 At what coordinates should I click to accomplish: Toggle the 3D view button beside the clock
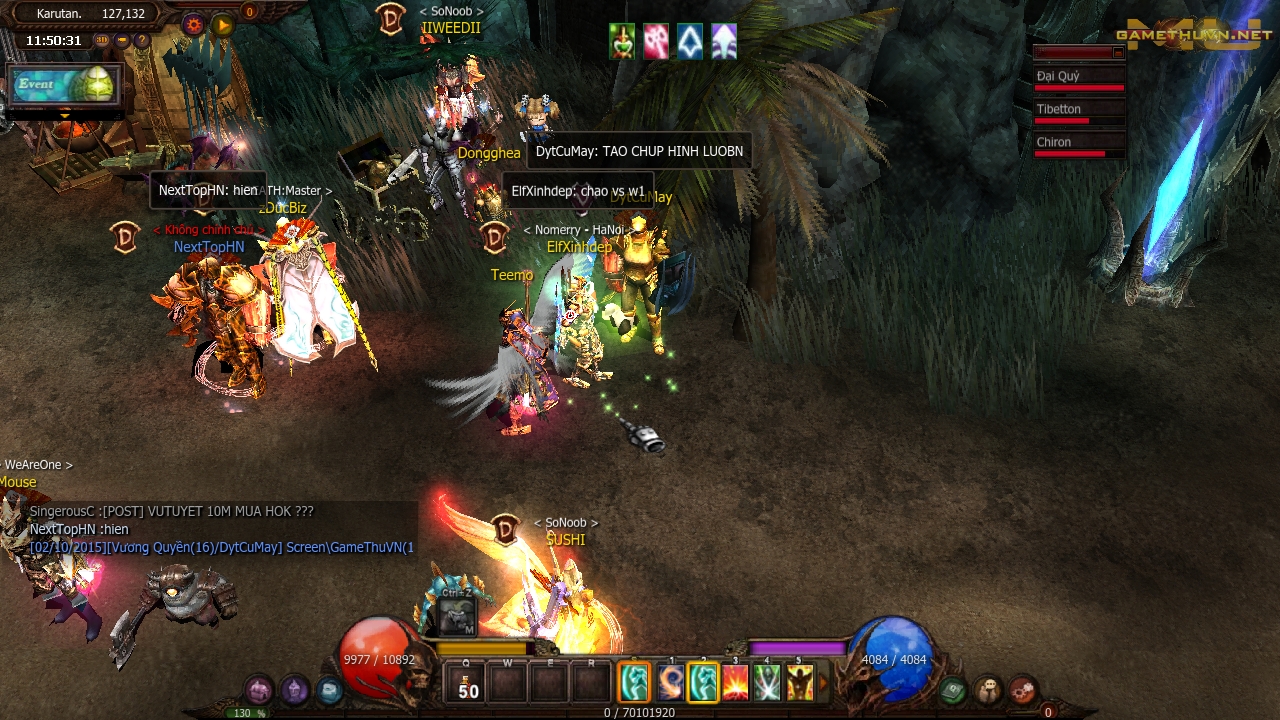pyautogui.click(x=103, y=40)
